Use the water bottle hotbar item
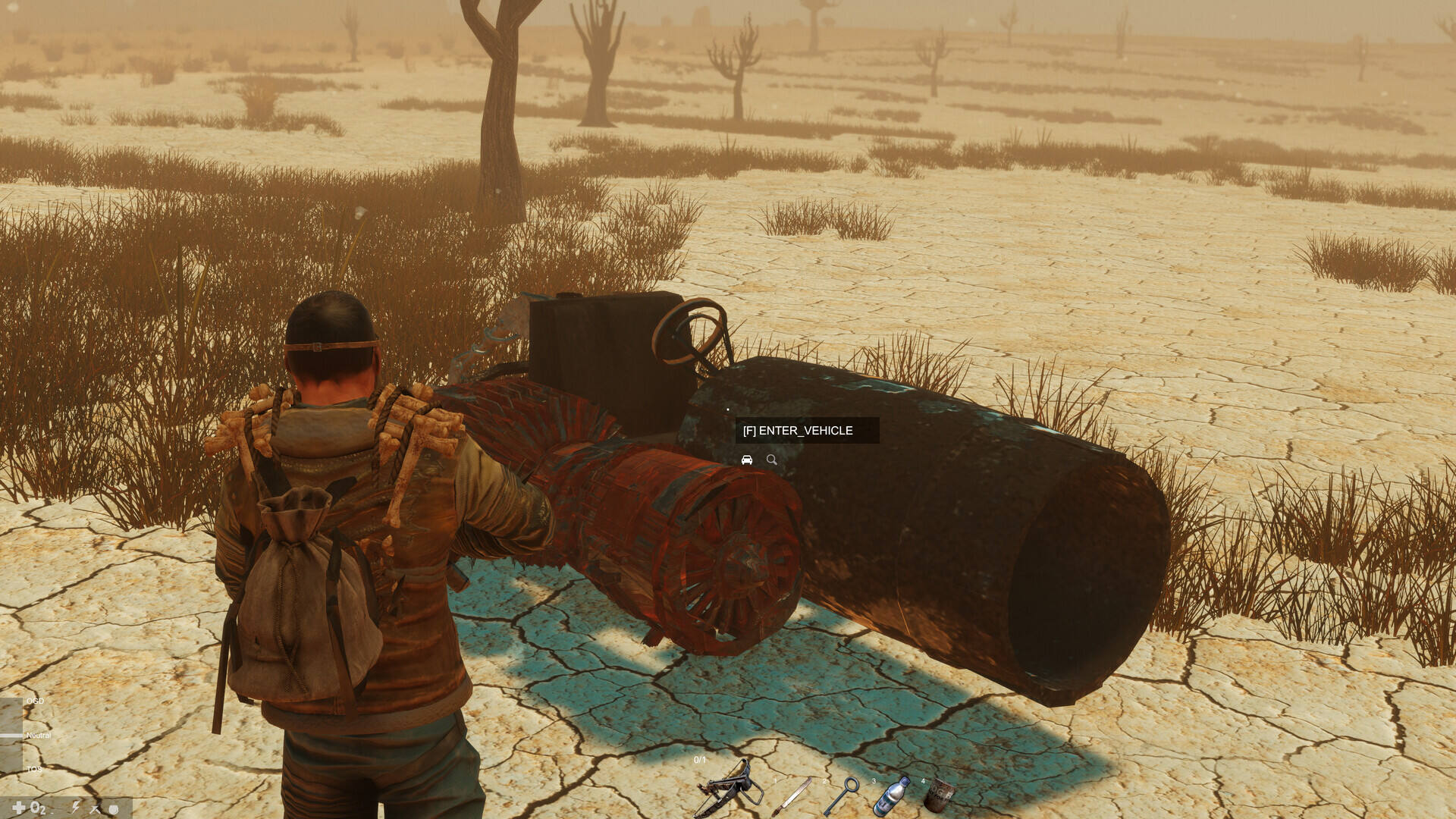 coord(891,797)
